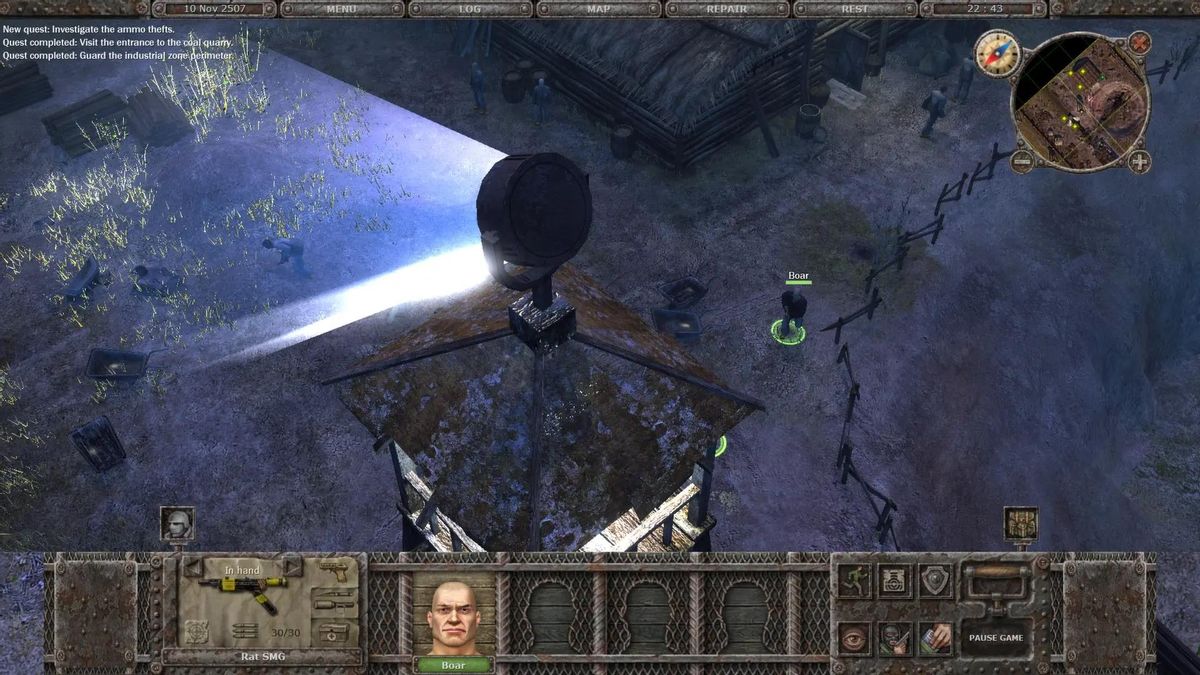
Task: Click the REST button
Action: (x=854, y=9)
